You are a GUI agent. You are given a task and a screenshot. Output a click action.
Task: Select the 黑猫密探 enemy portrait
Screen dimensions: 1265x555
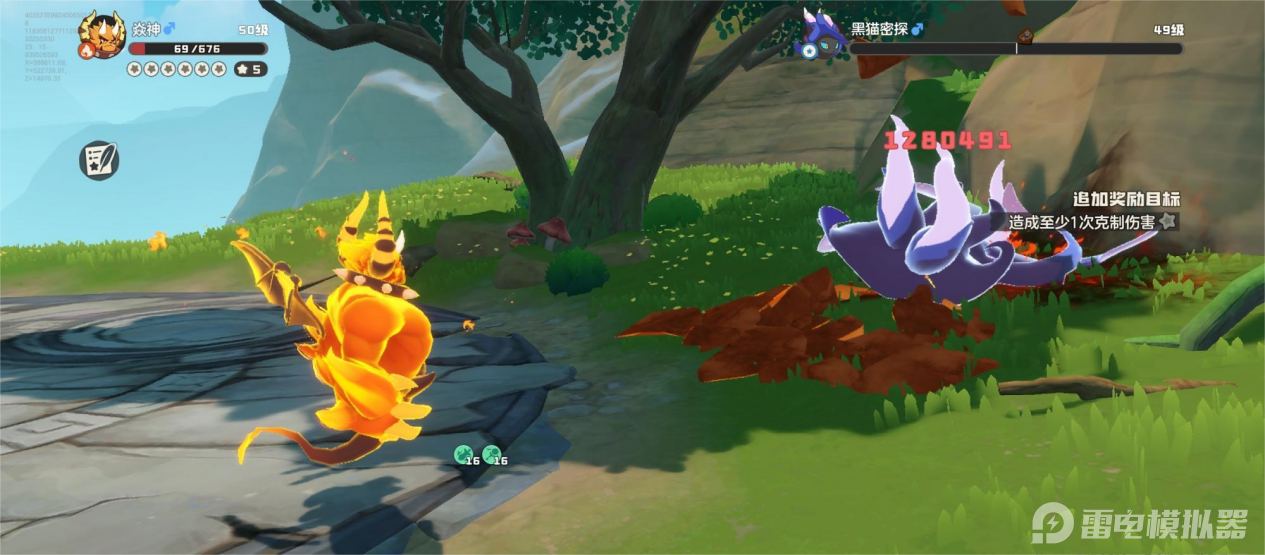(821, 33)
